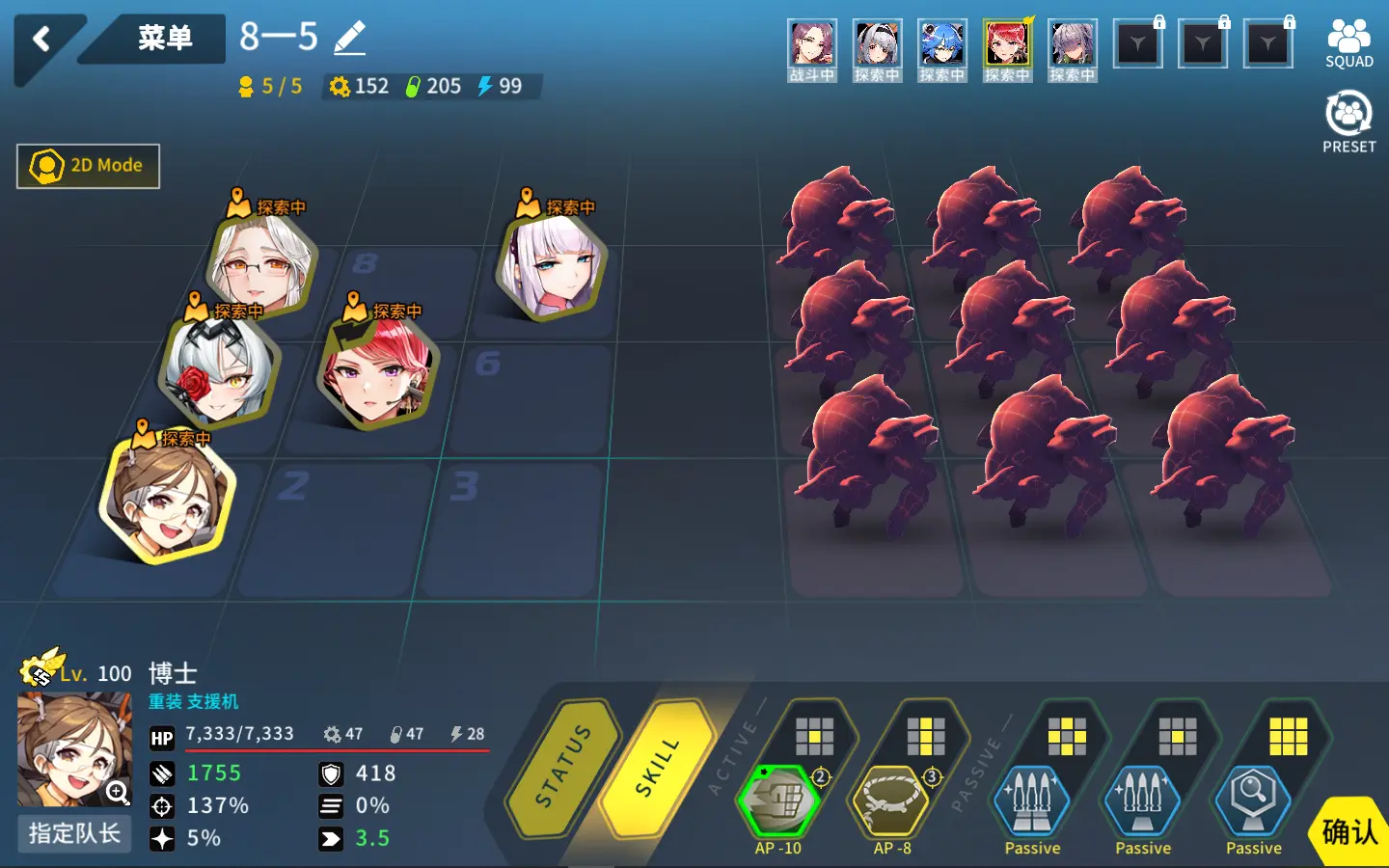Toggle 2D Mode view
This screenshot has height=868, width=1389.
pos(88,166)
